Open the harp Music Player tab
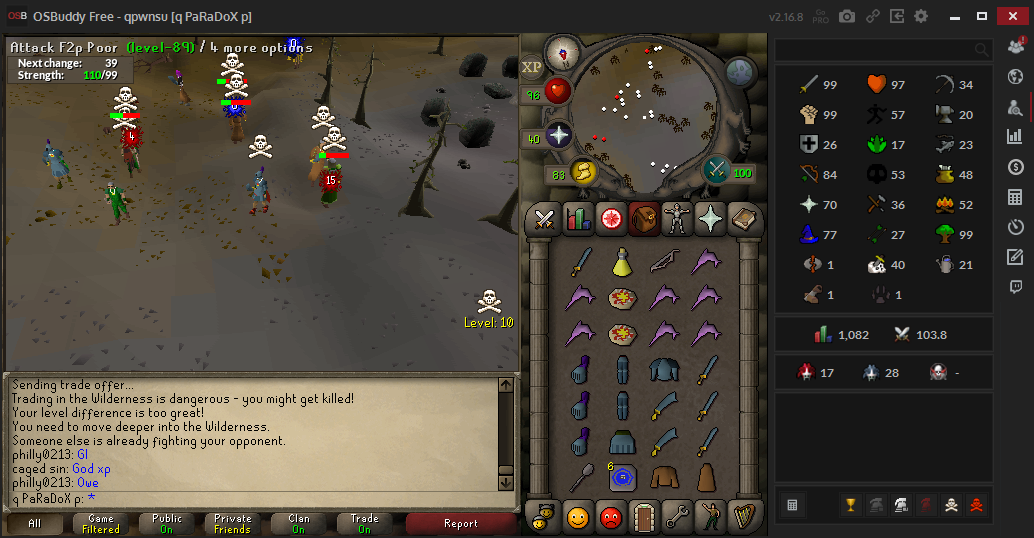1034x538 pixels. 743,516
